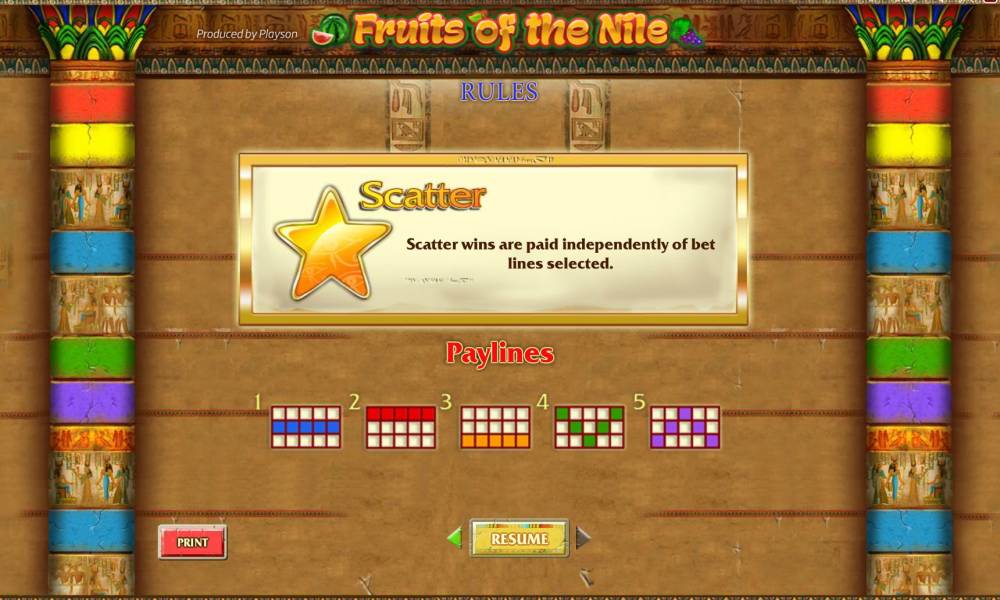Go to the next rules page (grey arrow)
This screenshot has width=1000, height=600.
click(583, 538)
